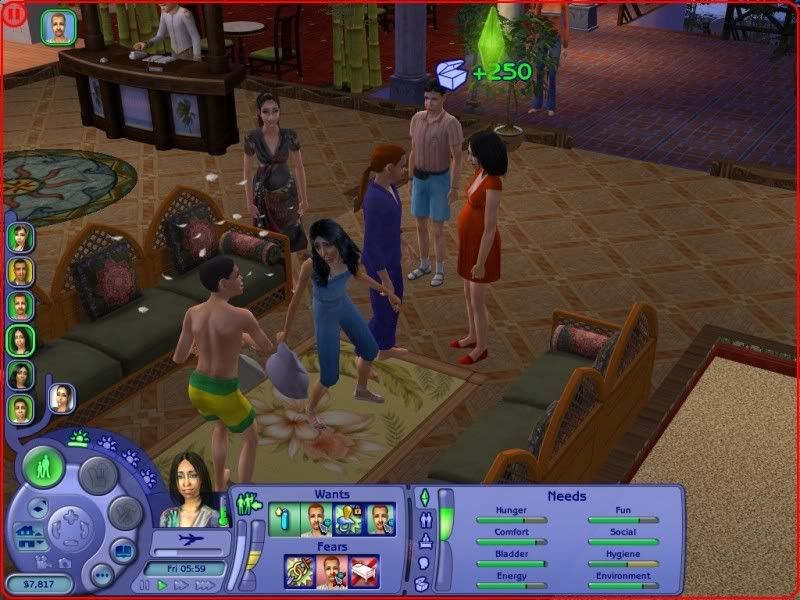Select the locked baby want icon
800x600 pixels.
[349, 519]
